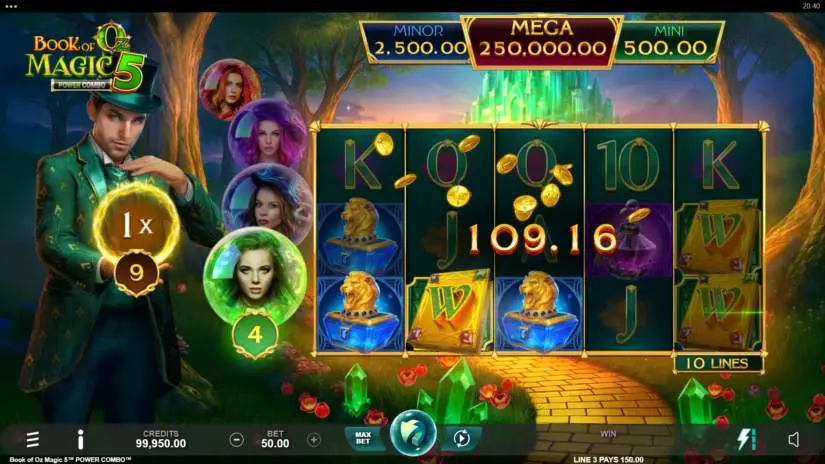Toggle the lightning quick spin mode
This screenshot has height=464, width=825.
coord(747,439)
